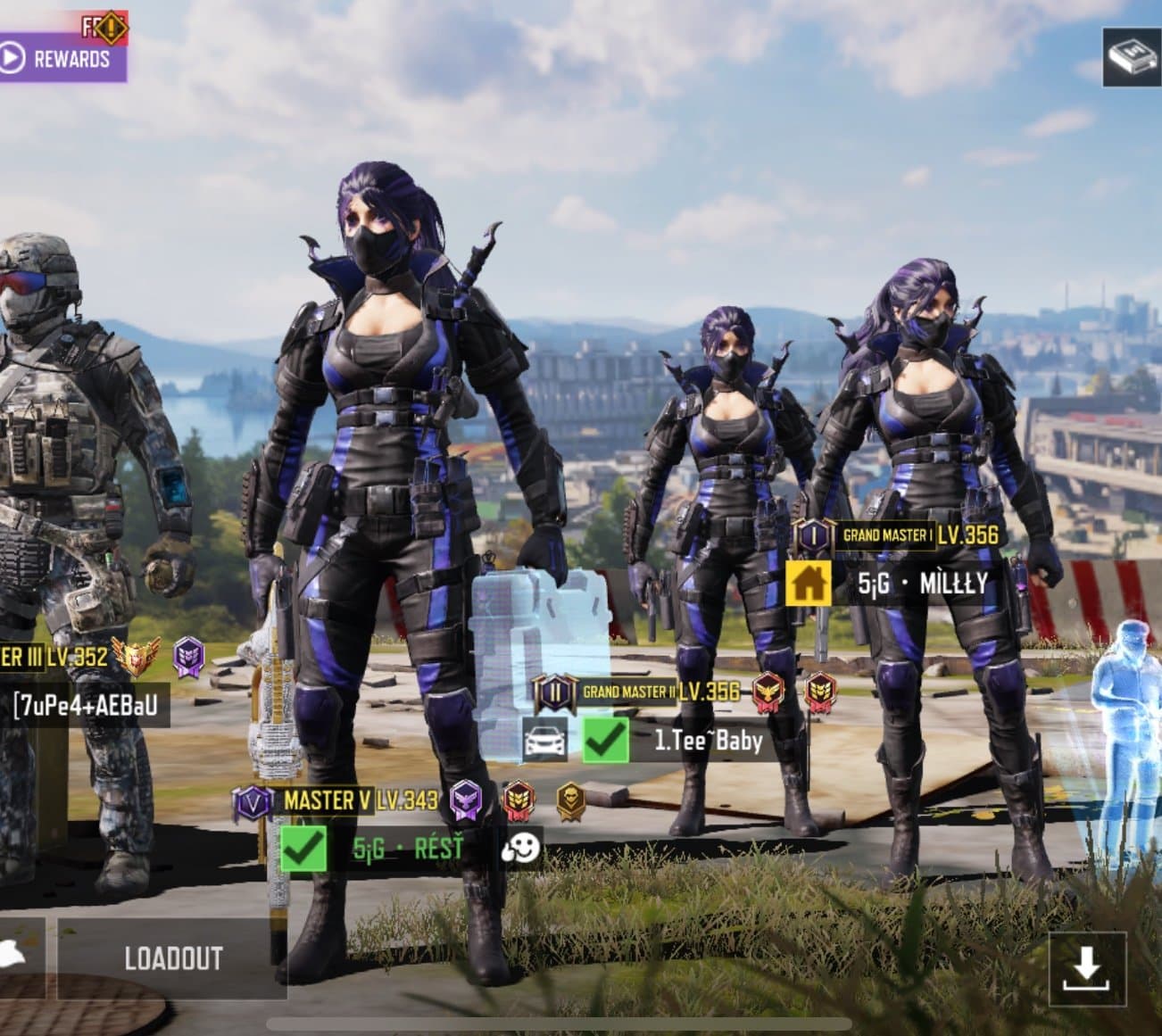Open the Loadout menu
The width and height of the screenshot is (1162, 1036).
click(172, 958)
